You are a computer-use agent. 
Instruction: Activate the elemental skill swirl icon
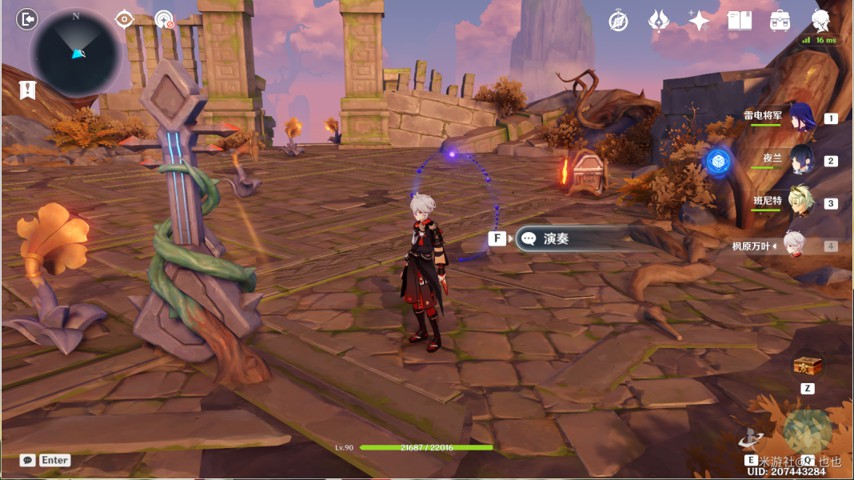pyautogui.click(x=751, y=438)
